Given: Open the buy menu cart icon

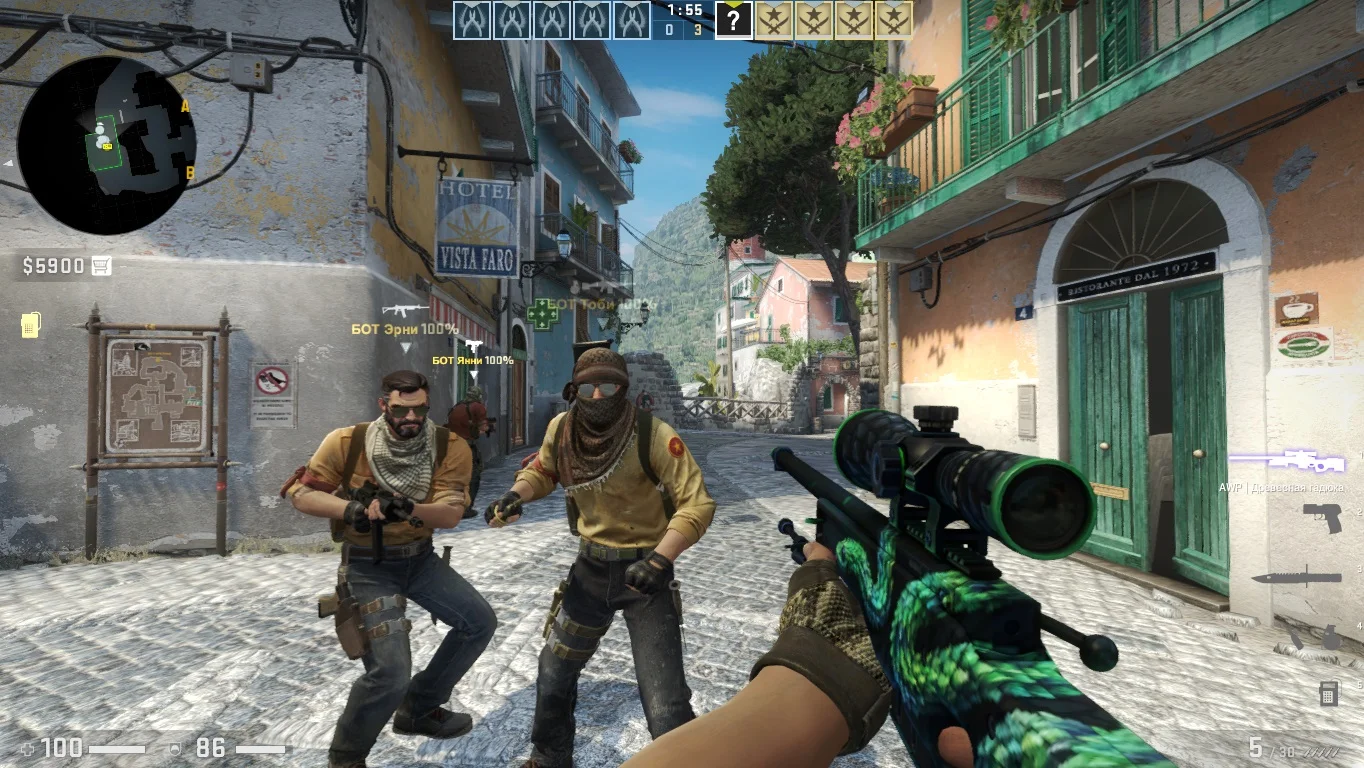Looking at the screenshot, I should [101, 265].
